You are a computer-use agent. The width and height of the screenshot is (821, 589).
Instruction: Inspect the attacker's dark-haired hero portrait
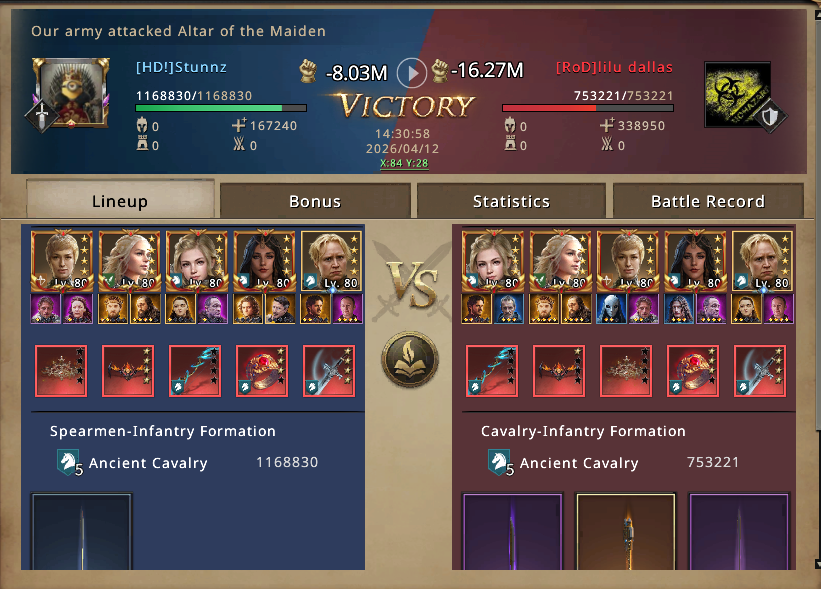click(x=264, y=261)
